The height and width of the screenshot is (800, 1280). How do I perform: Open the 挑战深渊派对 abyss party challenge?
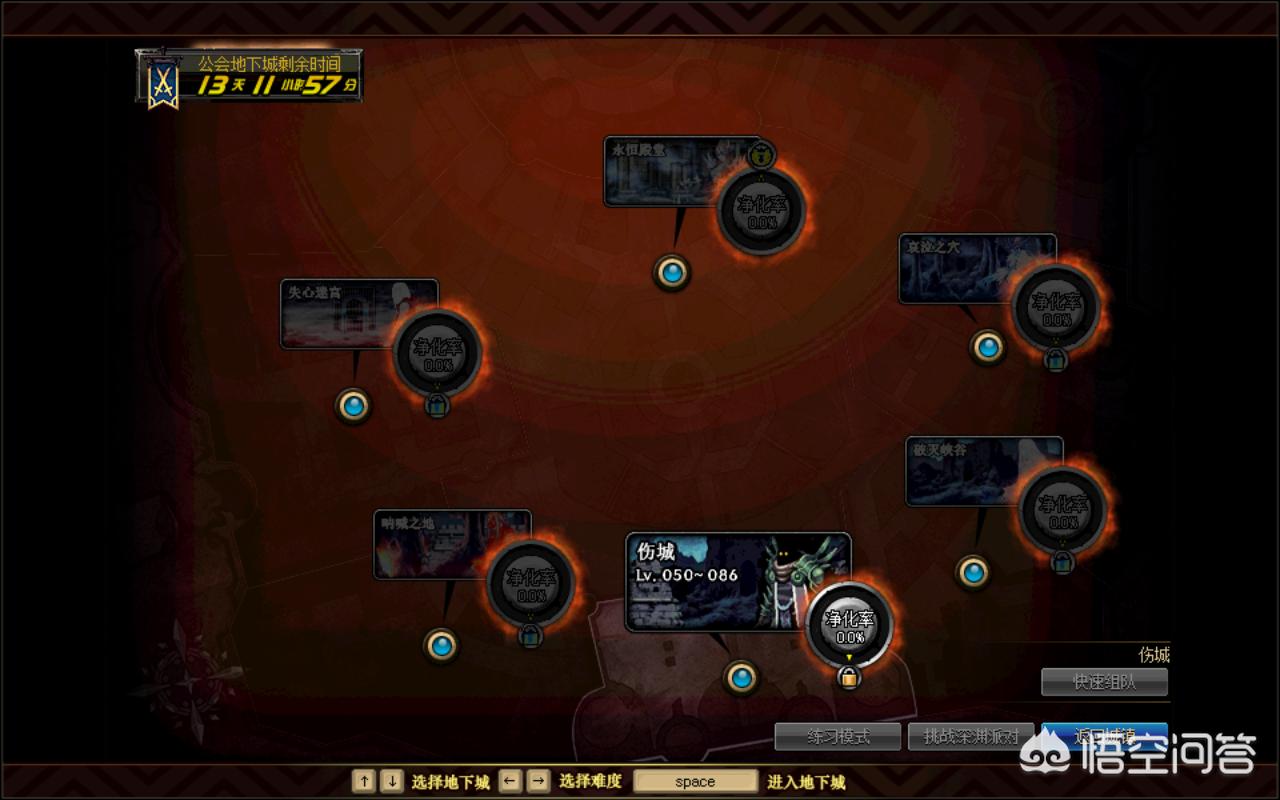coord(971,737)
